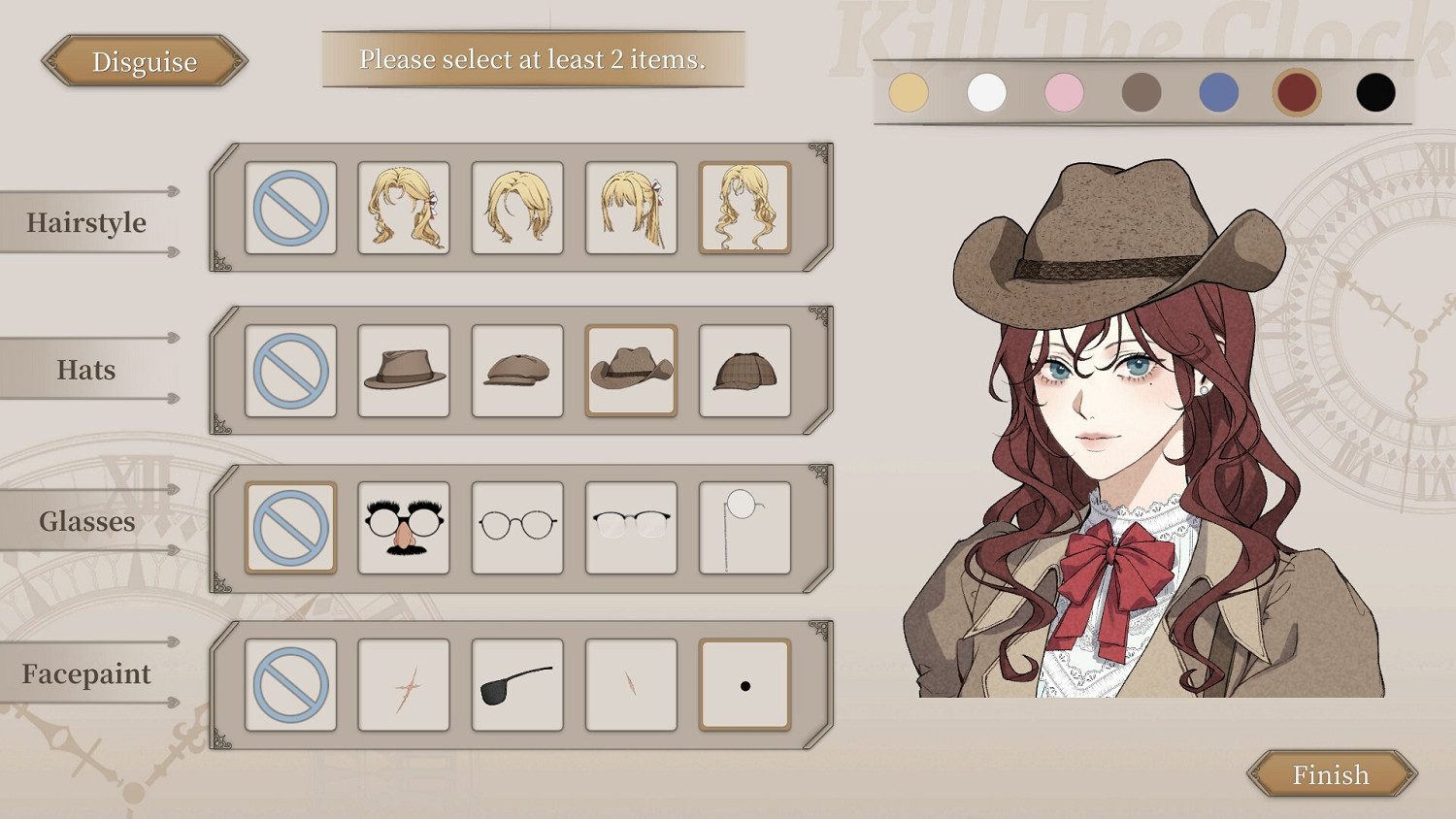Select the cowboy hat option
The width and height of the screenshot is (1456, 819).
pyautogui.click(x=630, y=370)
